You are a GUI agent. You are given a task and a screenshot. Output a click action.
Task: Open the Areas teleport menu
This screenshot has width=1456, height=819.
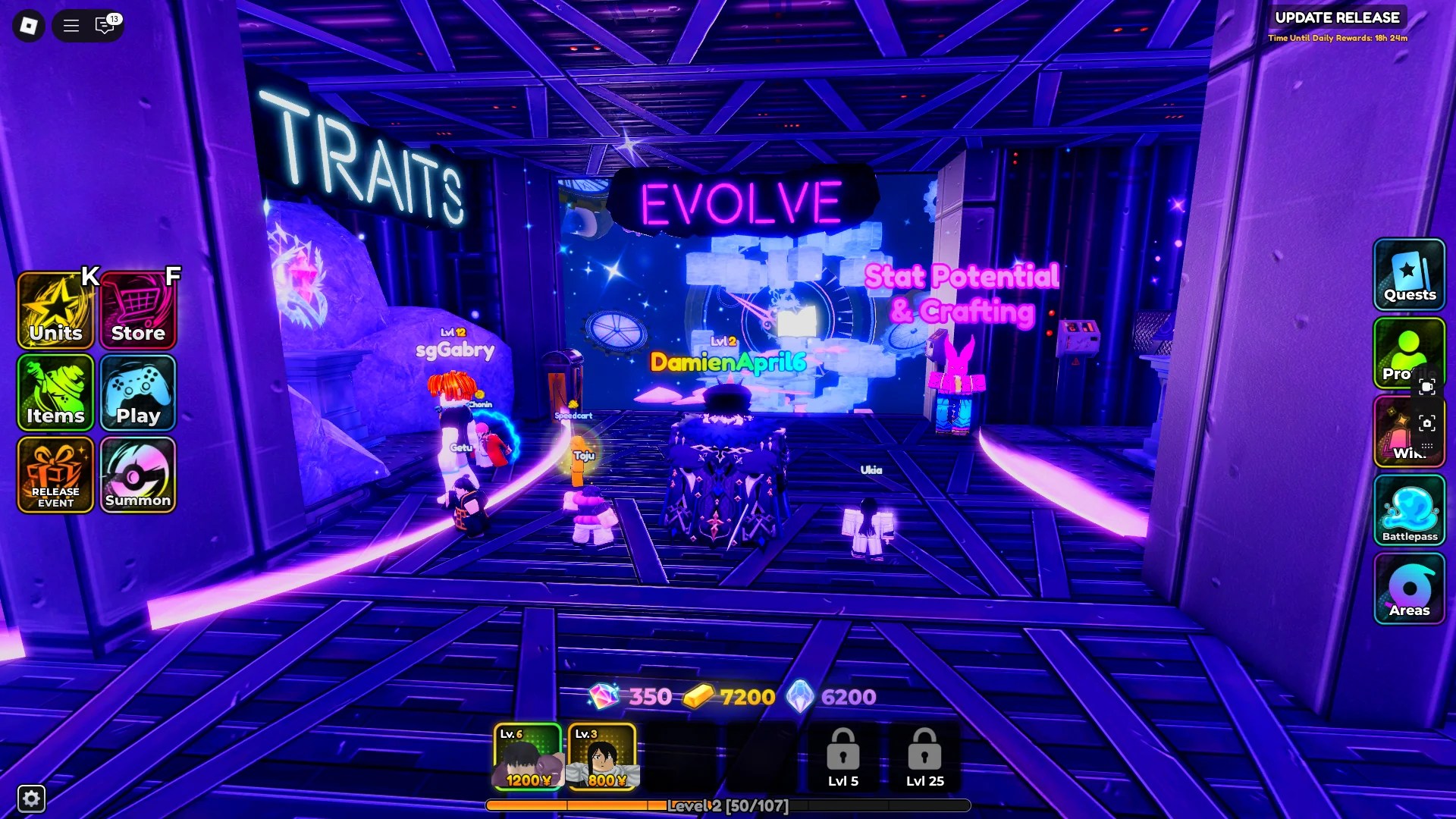click(x=1409, y=588)
